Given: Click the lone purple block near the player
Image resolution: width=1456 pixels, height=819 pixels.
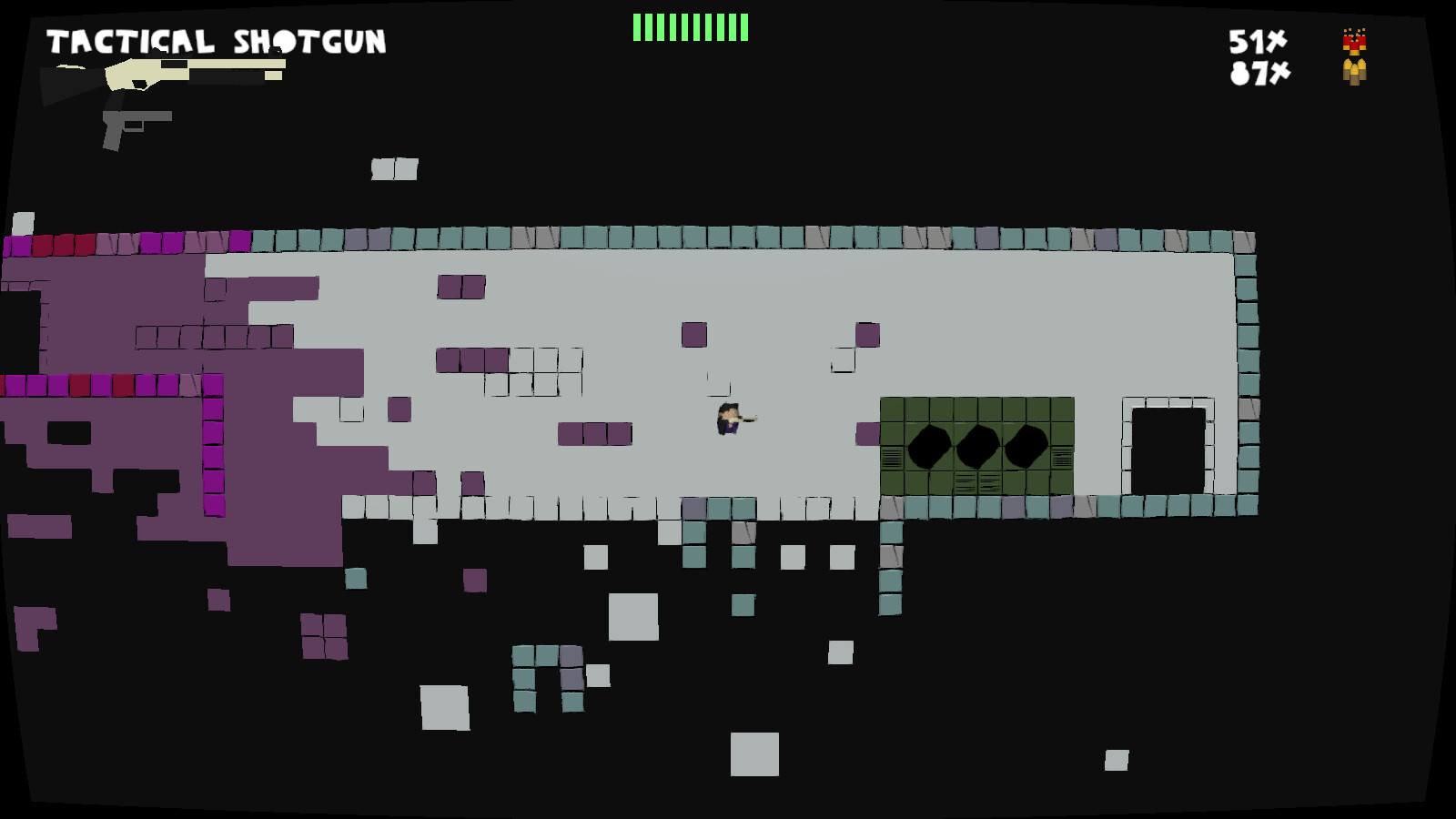Looking at the screenshot, I should [x=693, y=337].
